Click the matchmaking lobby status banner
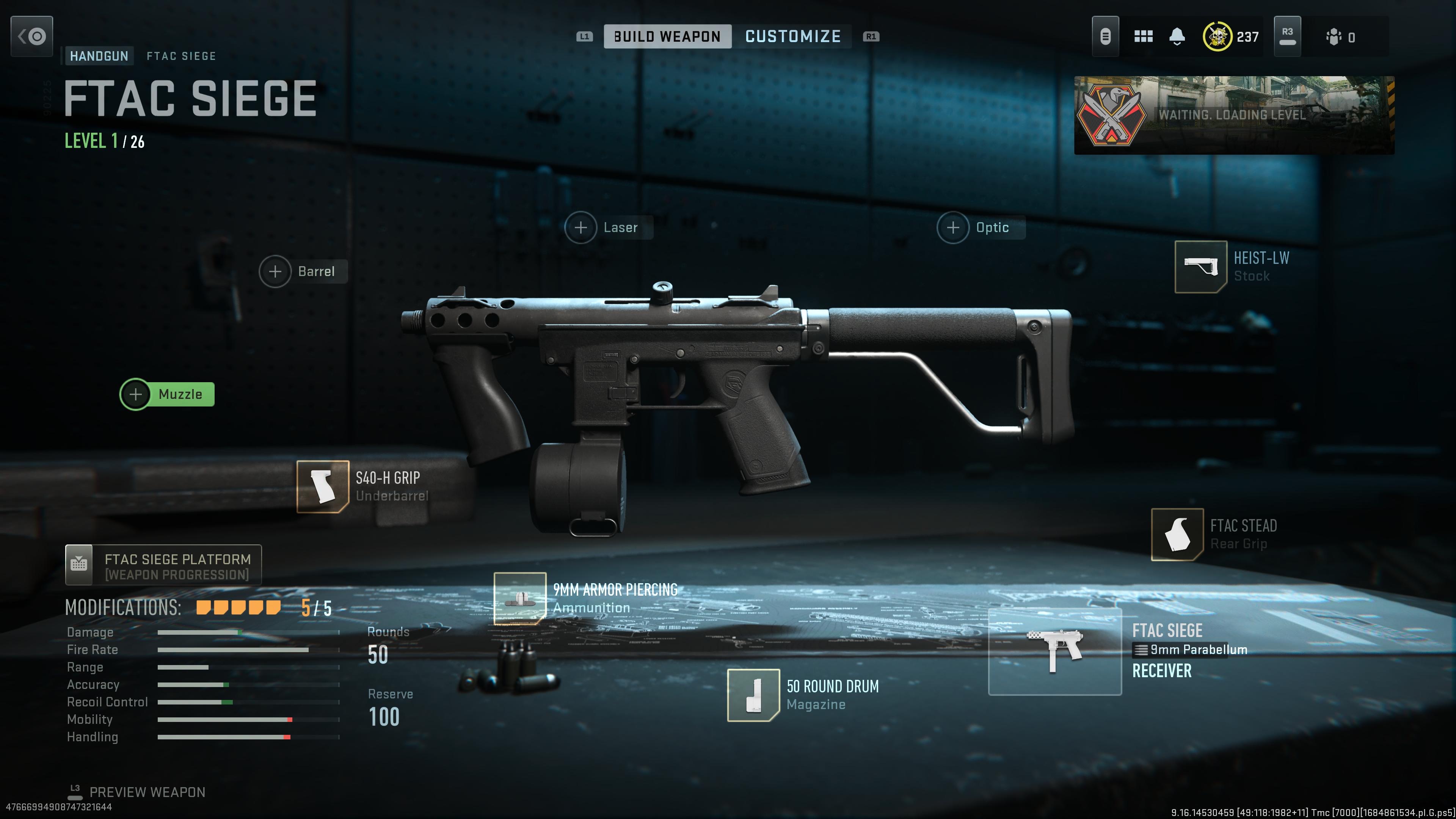Screen dimensions: 1456x819 click(1234, 115)
